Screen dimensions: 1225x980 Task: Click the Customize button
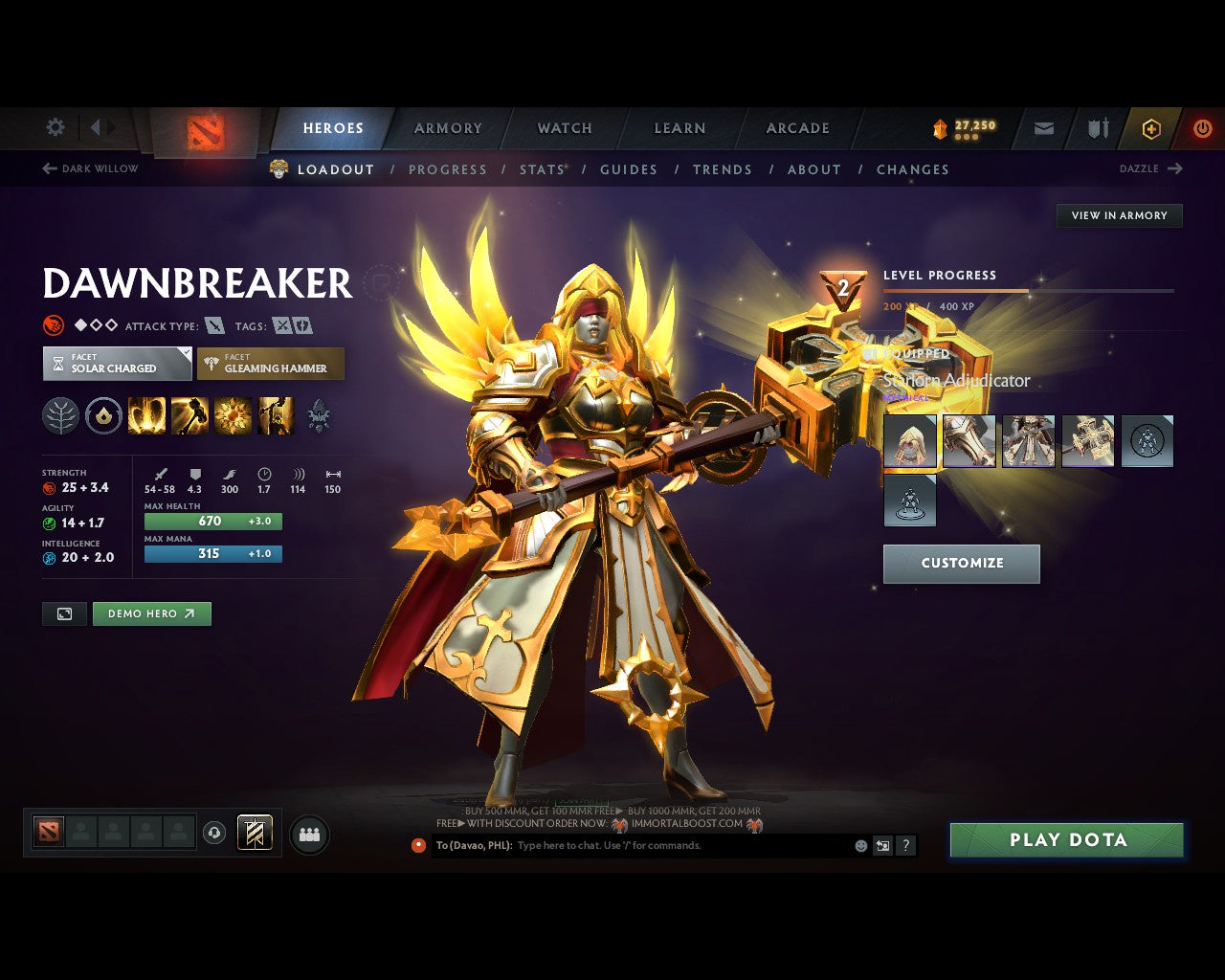click(x=961, y=564)
